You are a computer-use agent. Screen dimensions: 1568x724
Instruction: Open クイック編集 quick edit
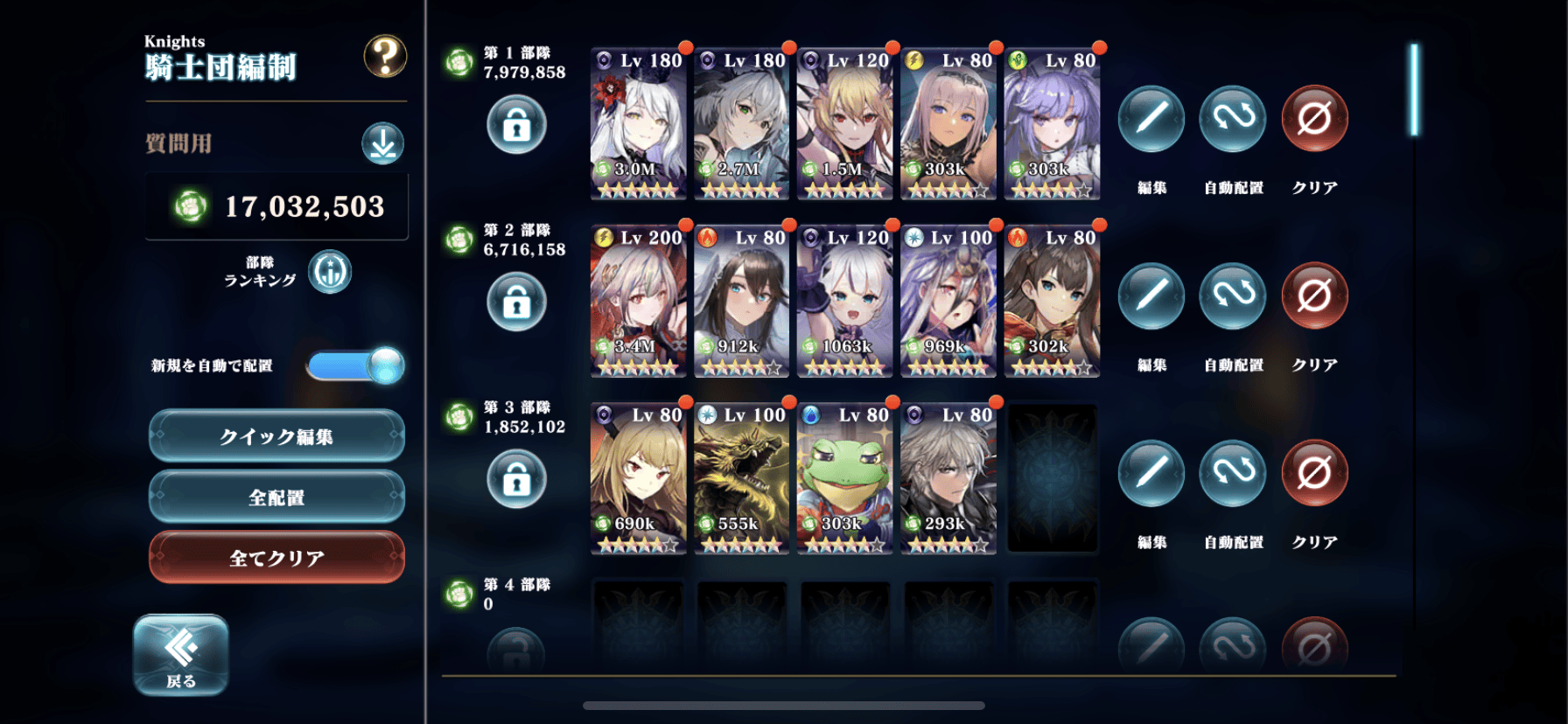click(276, 435)
